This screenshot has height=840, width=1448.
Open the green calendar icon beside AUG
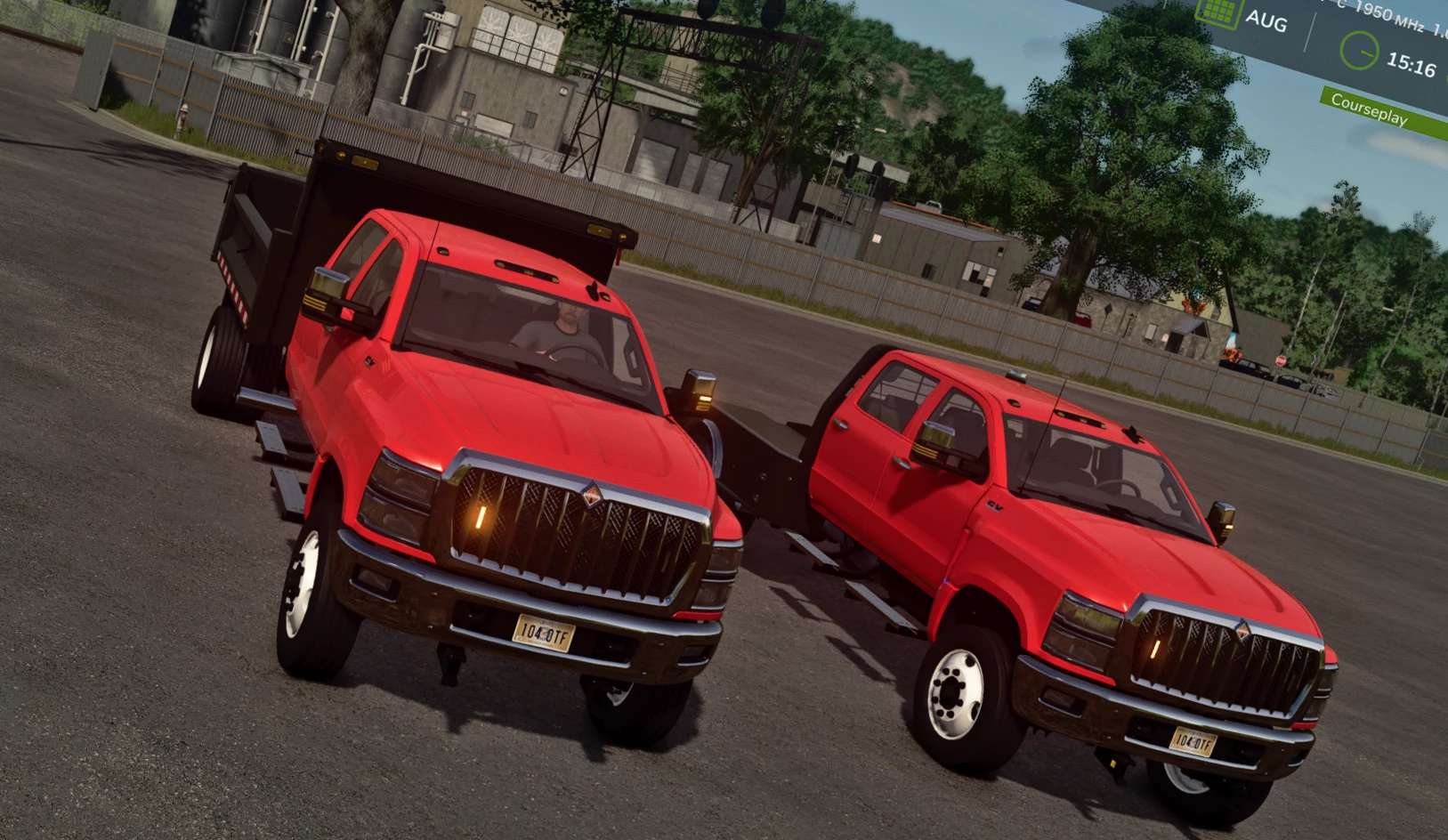1217,11
